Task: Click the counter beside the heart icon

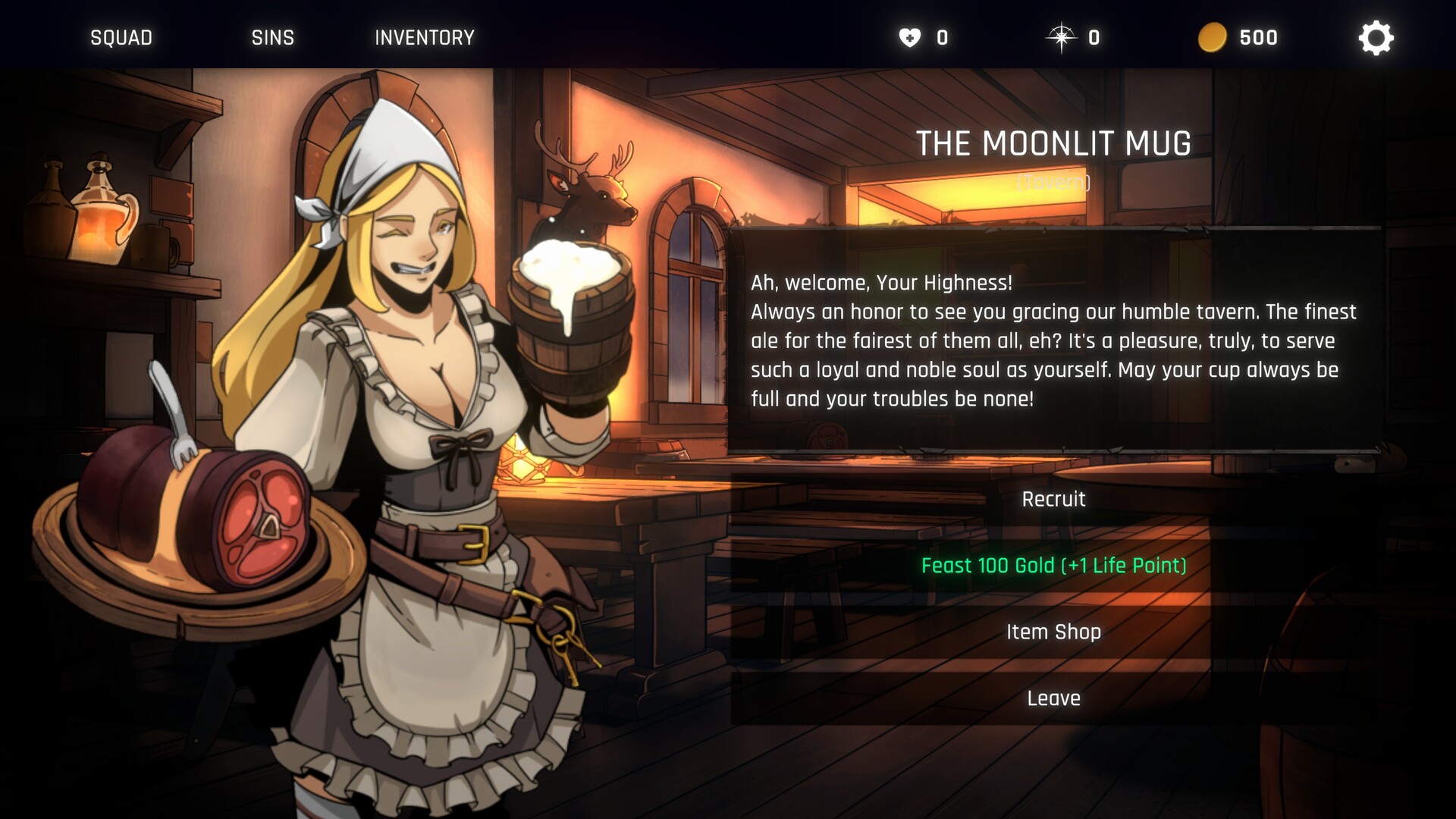Action: 940,37
